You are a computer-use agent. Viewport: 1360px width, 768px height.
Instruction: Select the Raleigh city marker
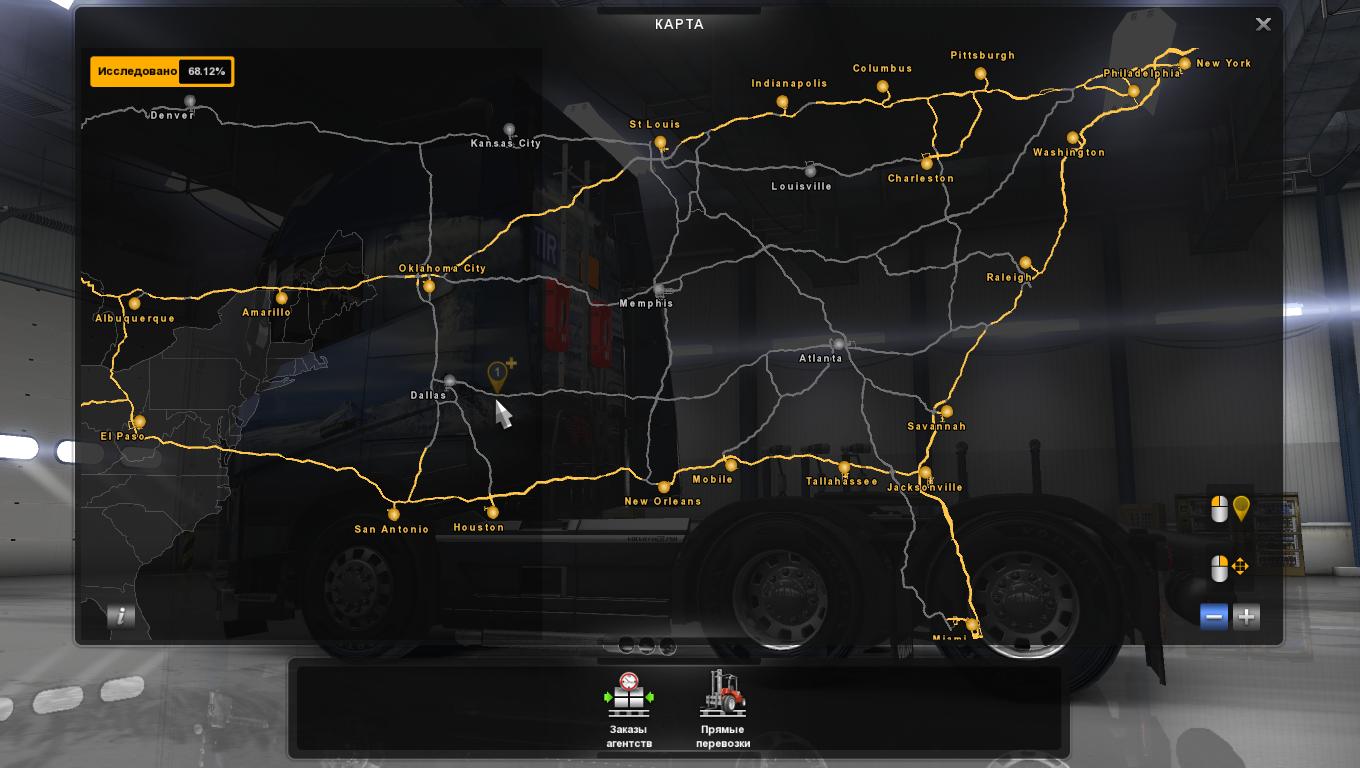(x=1025, y=264)
